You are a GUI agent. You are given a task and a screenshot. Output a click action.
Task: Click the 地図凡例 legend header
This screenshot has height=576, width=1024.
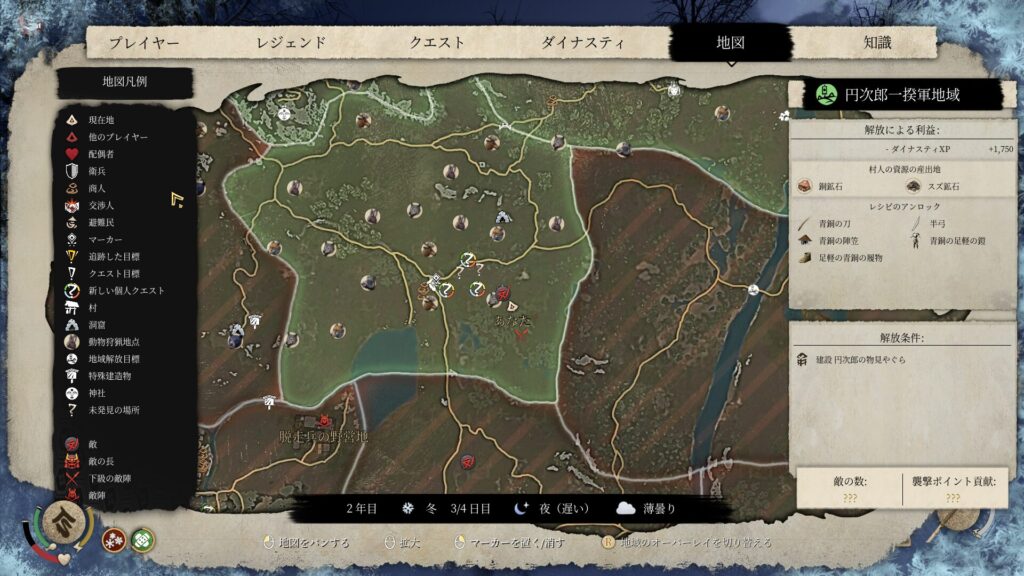click(124, 82)
